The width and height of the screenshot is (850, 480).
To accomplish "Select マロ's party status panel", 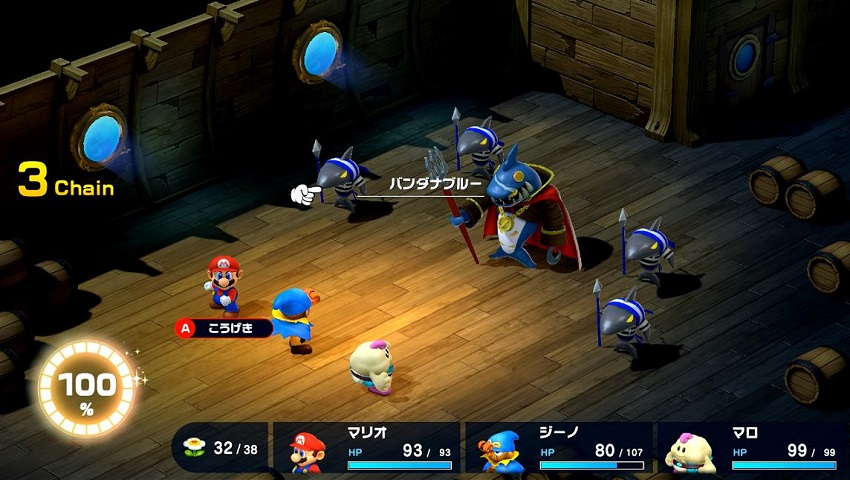I will point(750,448).
